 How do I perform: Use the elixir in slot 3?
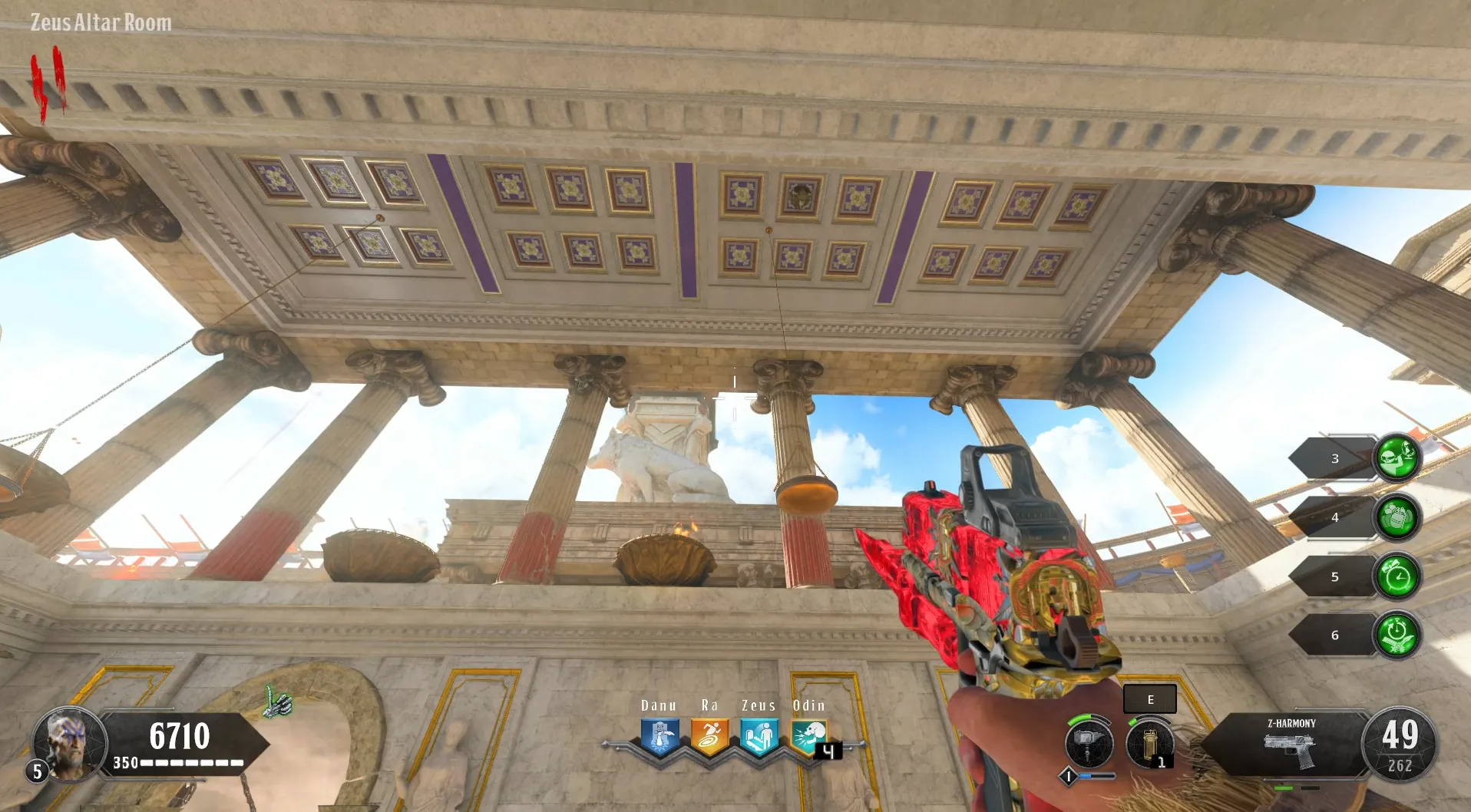(1397, 457)
